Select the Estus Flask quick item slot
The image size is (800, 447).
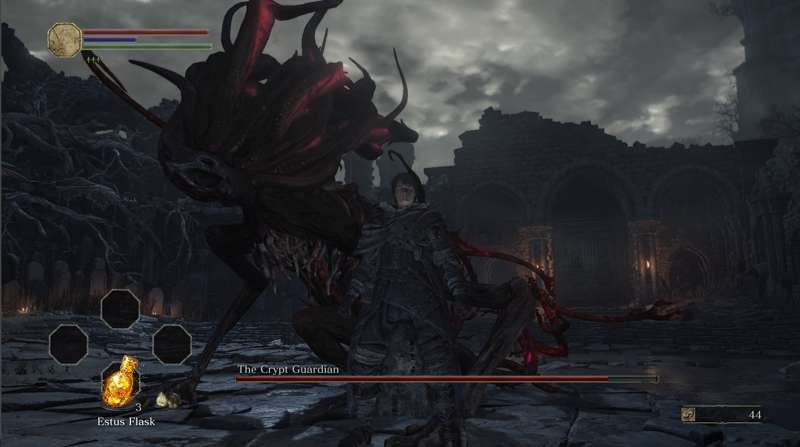pos(120,380)
